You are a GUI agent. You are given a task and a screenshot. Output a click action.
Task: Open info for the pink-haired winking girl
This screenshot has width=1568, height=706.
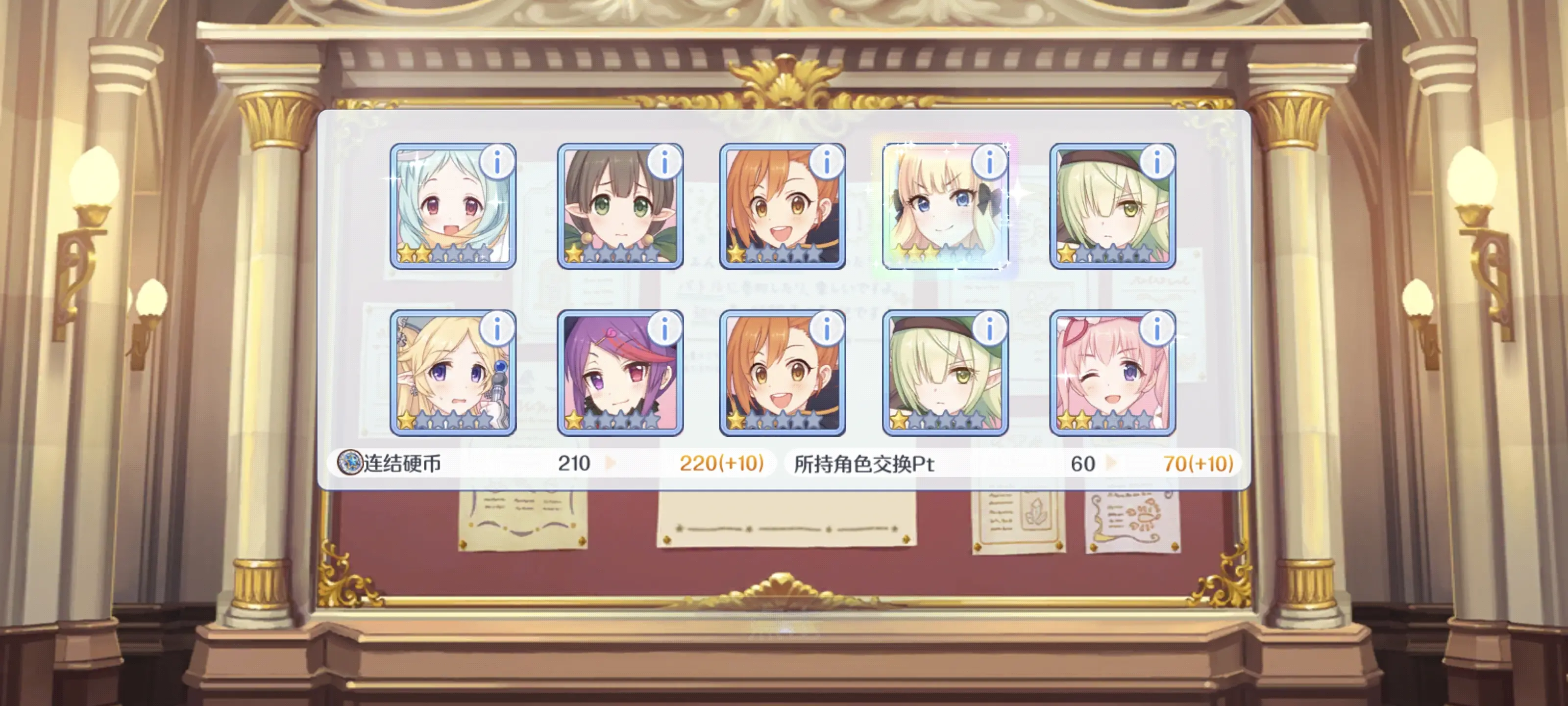(1156, 329)
